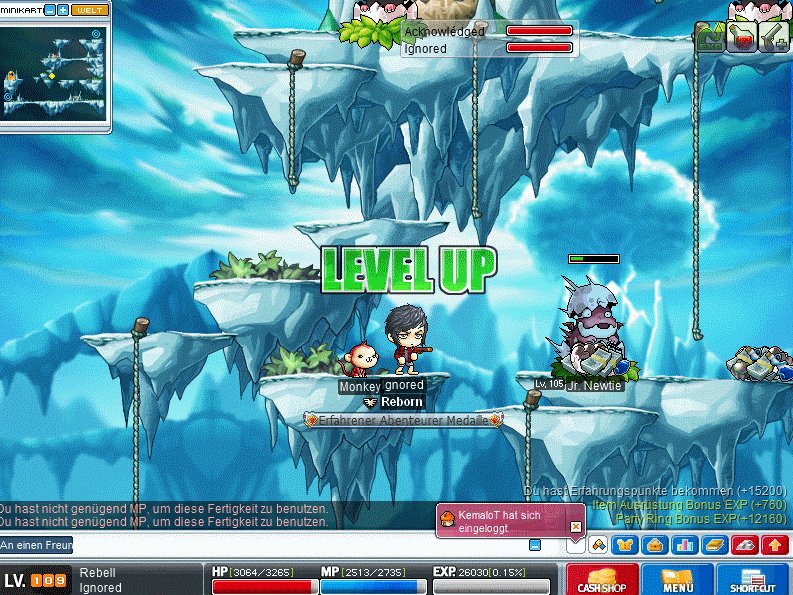
Task: Open the world map via Welt button
Action: [89, 10]
